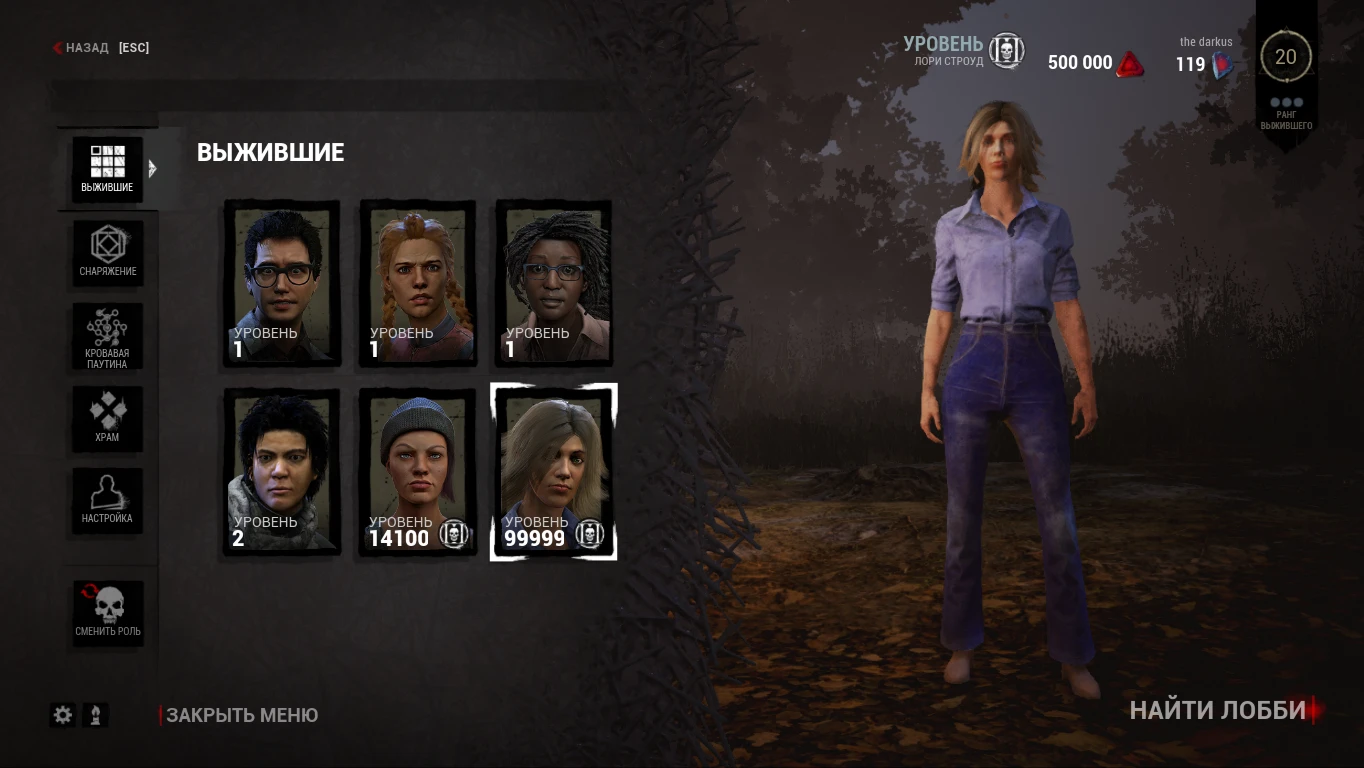Click the player figure icon beside the gear
This screenshot has height=768, width=1364.
(x=95, y=715)
